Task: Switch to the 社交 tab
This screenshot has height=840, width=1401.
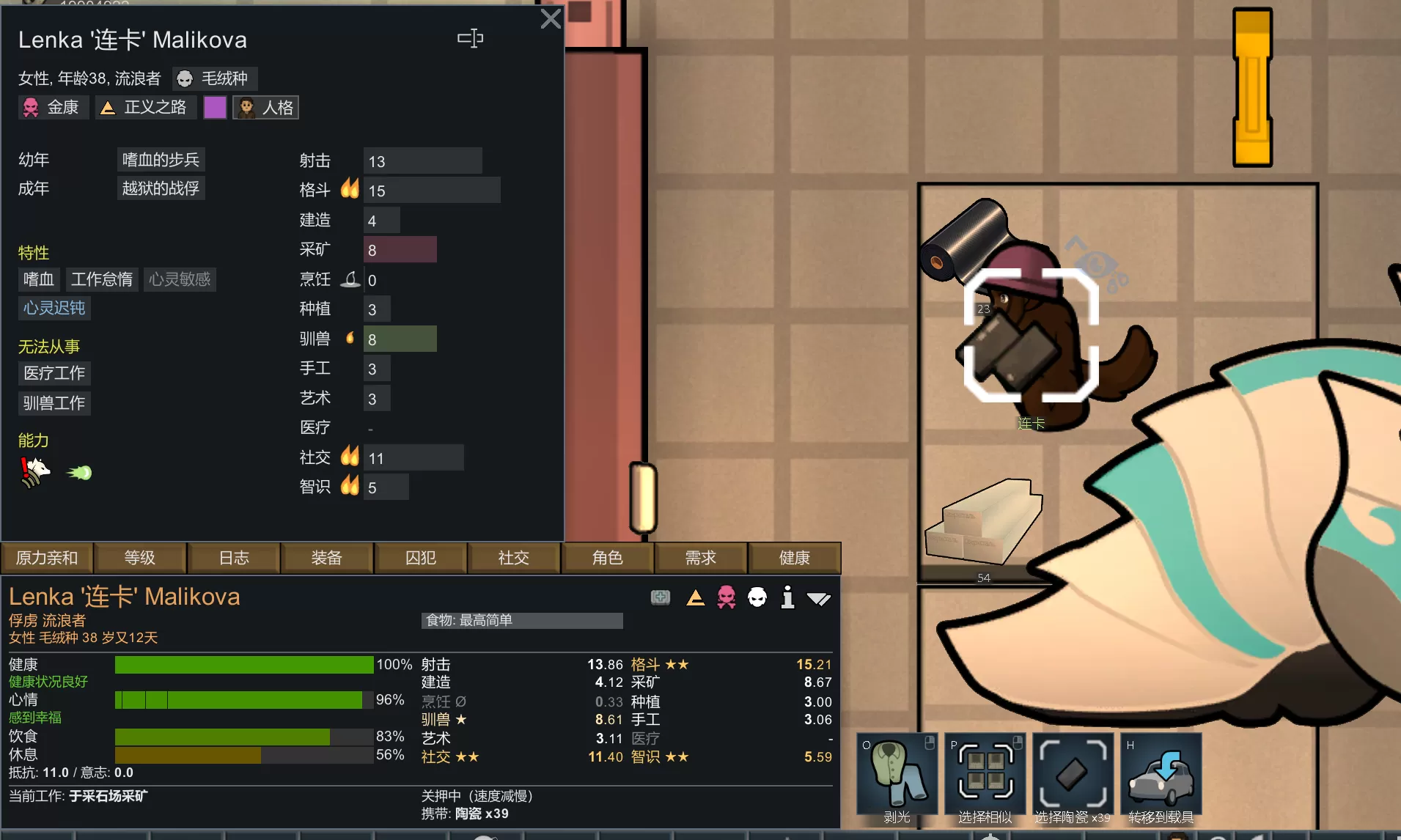Action: coord(514,559)
